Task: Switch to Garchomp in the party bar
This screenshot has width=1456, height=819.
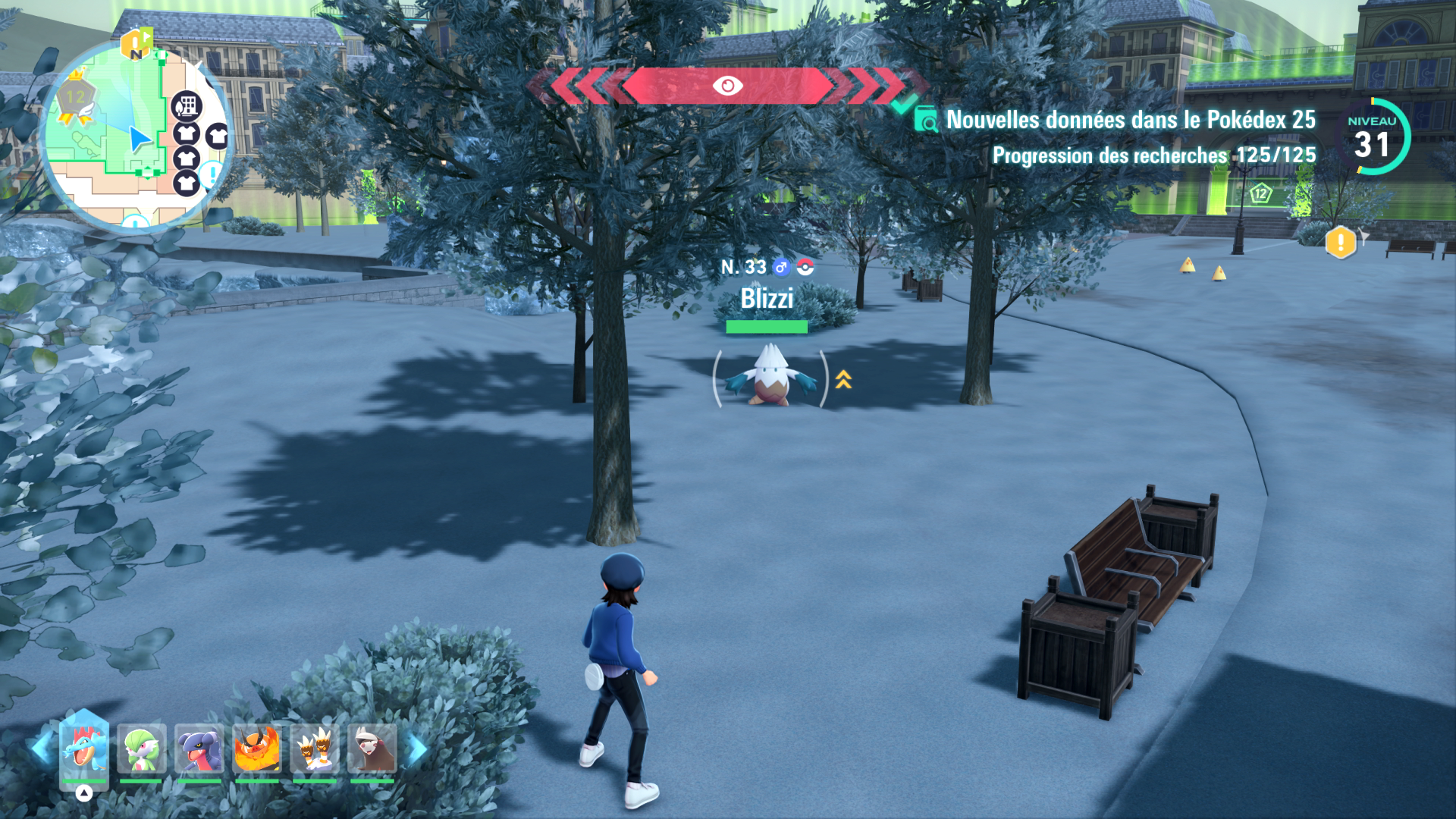Action: click(x=199, y=749)
